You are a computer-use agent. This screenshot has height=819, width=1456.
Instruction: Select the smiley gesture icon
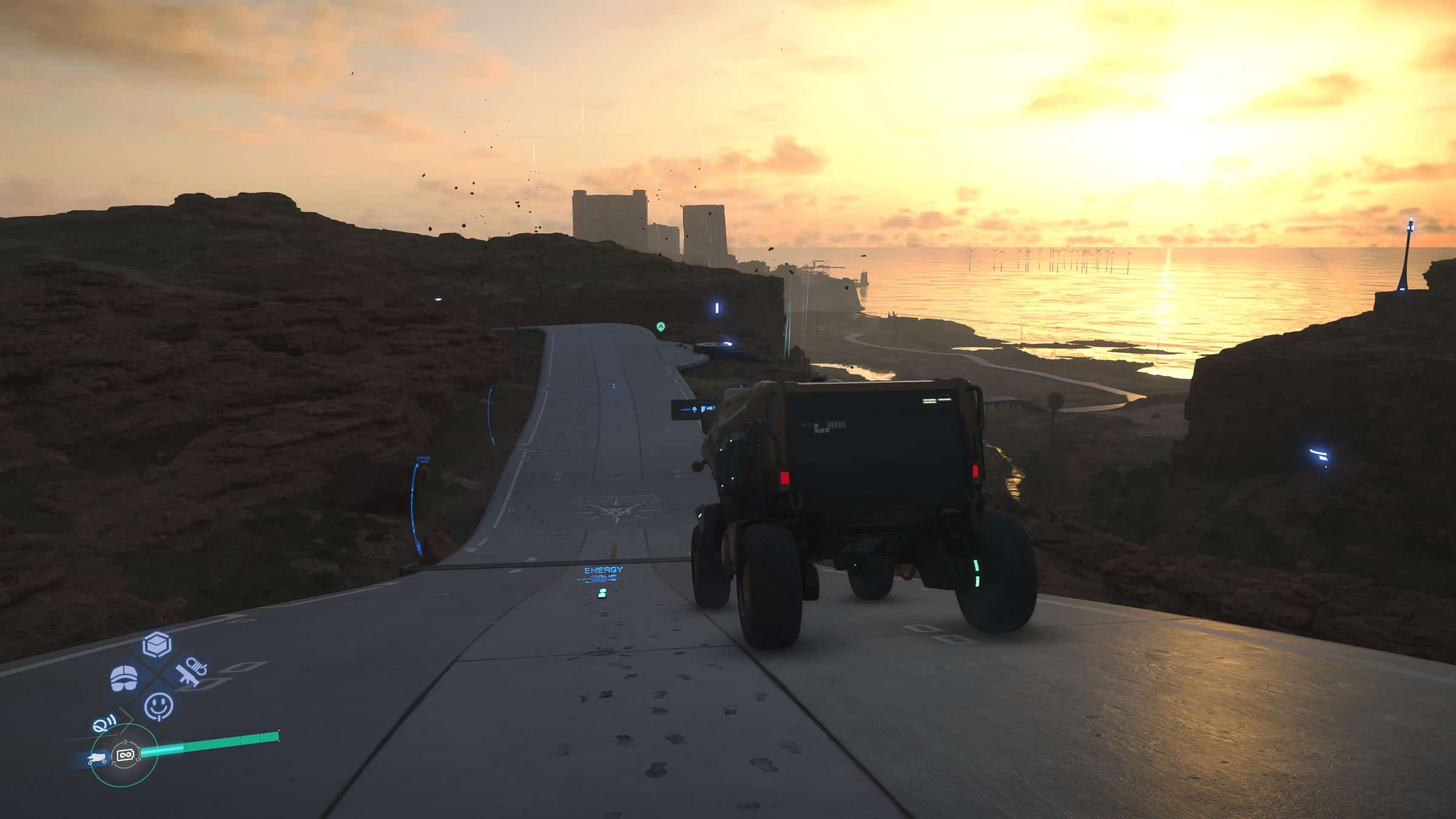coord(160,705)
